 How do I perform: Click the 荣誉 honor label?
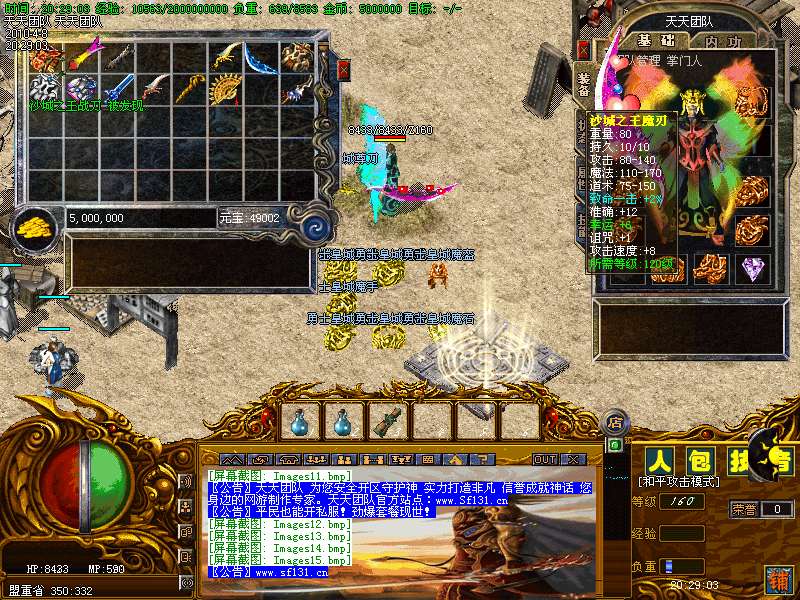click(745, 508)
